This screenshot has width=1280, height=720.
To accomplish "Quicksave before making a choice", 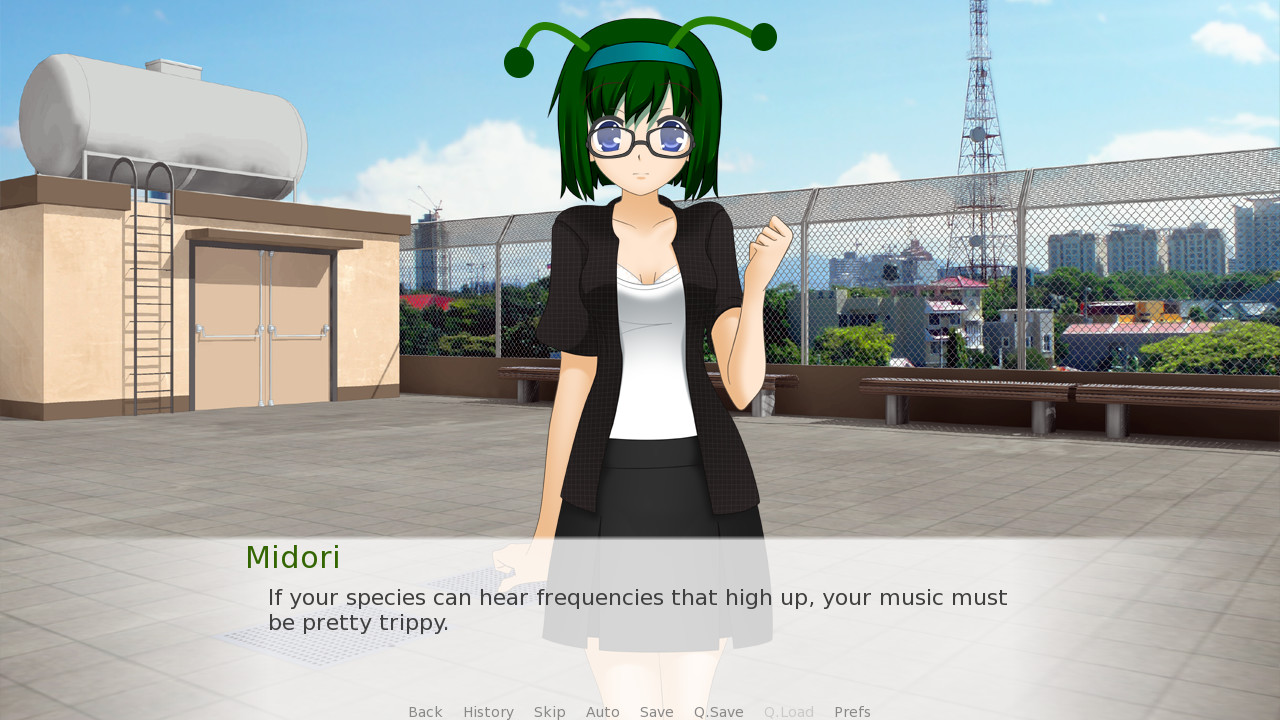I will coord(718,711).
